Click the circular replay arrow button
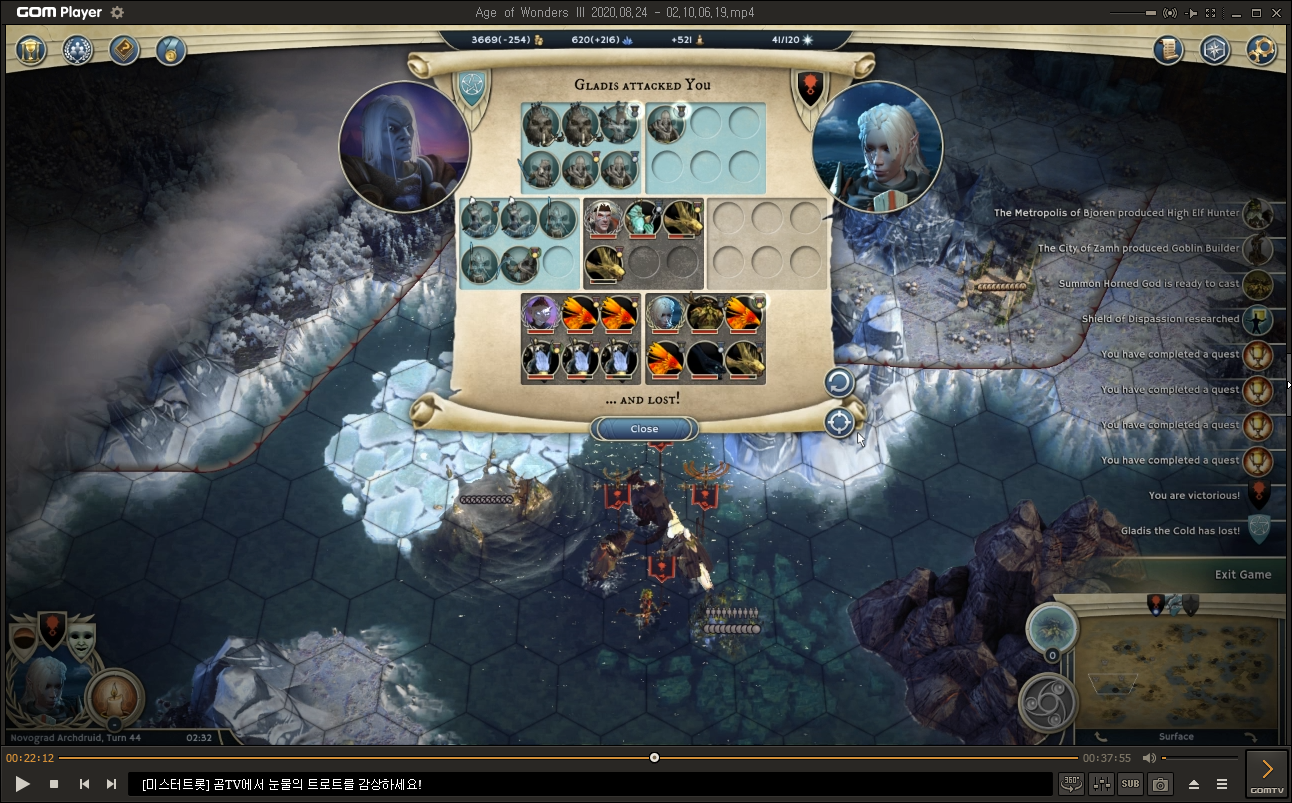Viewport: 1292px width, 803px height. 839,382
